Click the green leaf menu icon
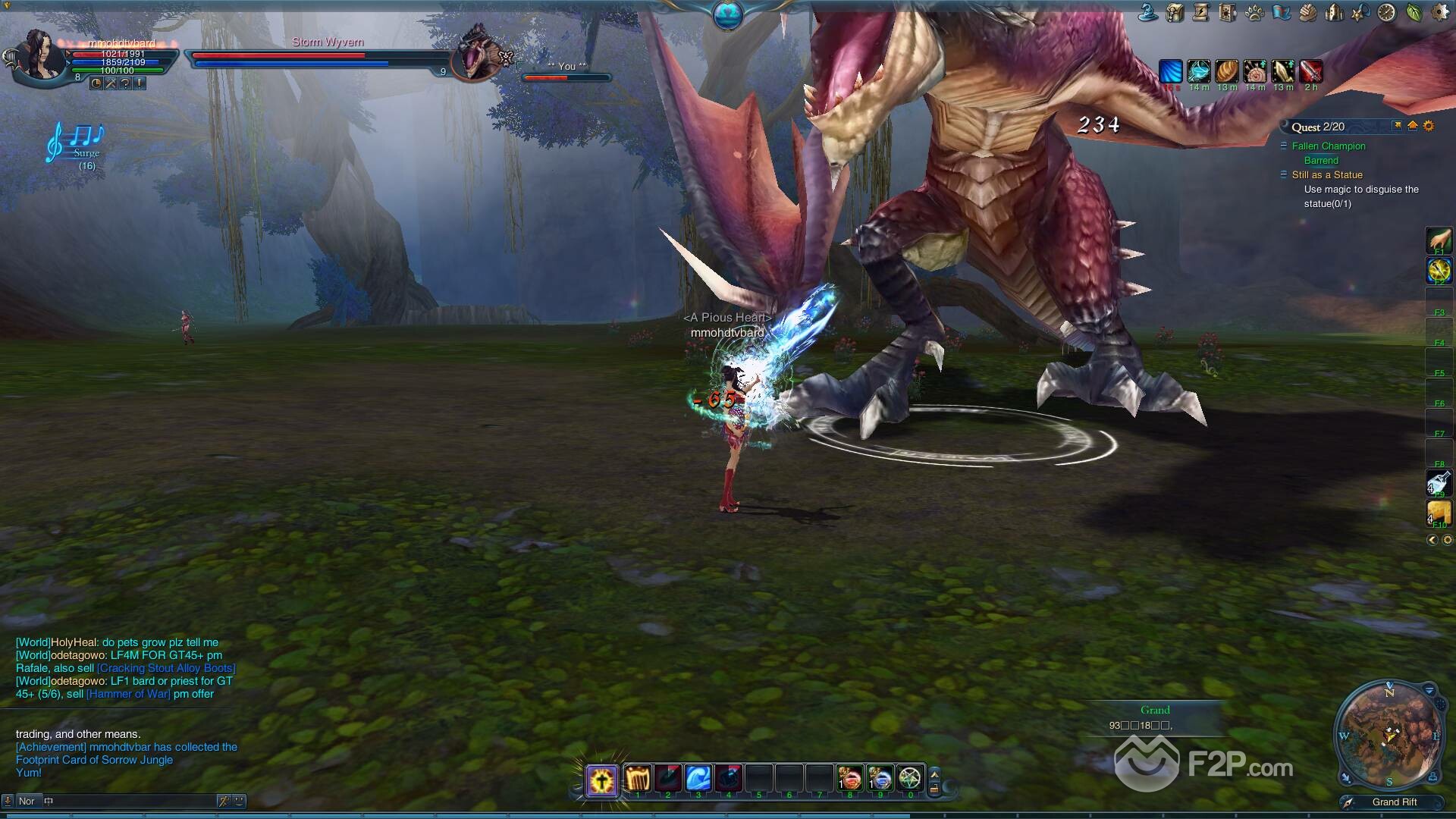The height and width of the screenshot is (819, 1456). pos(1414,12)
